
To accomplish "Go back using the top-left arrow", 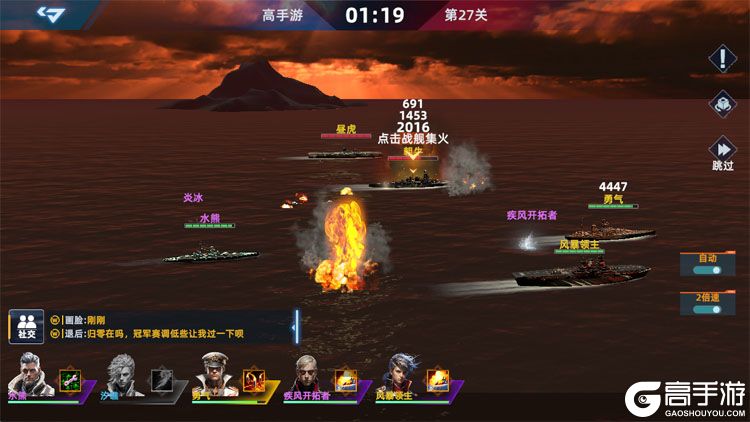I will coord(50,13).
